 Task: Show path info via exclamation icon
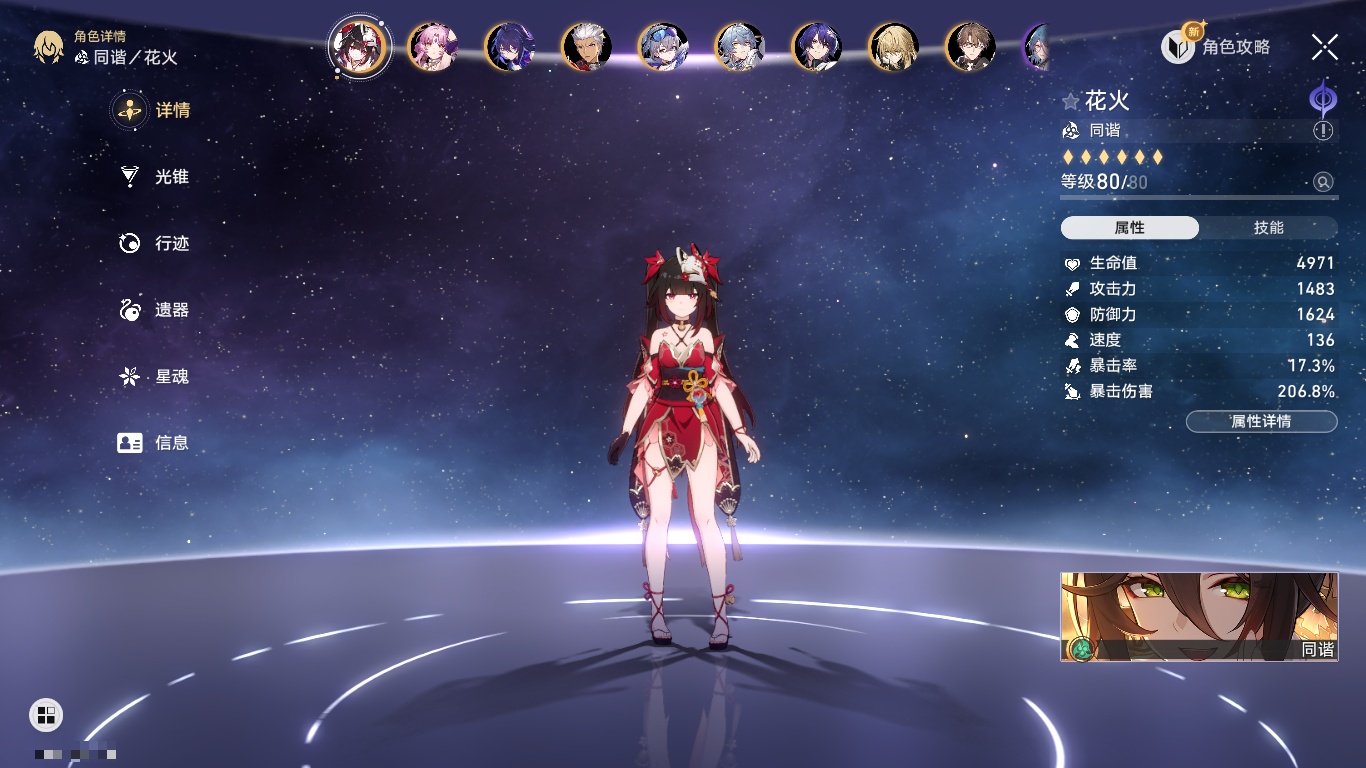click(x=1323, y=131)
